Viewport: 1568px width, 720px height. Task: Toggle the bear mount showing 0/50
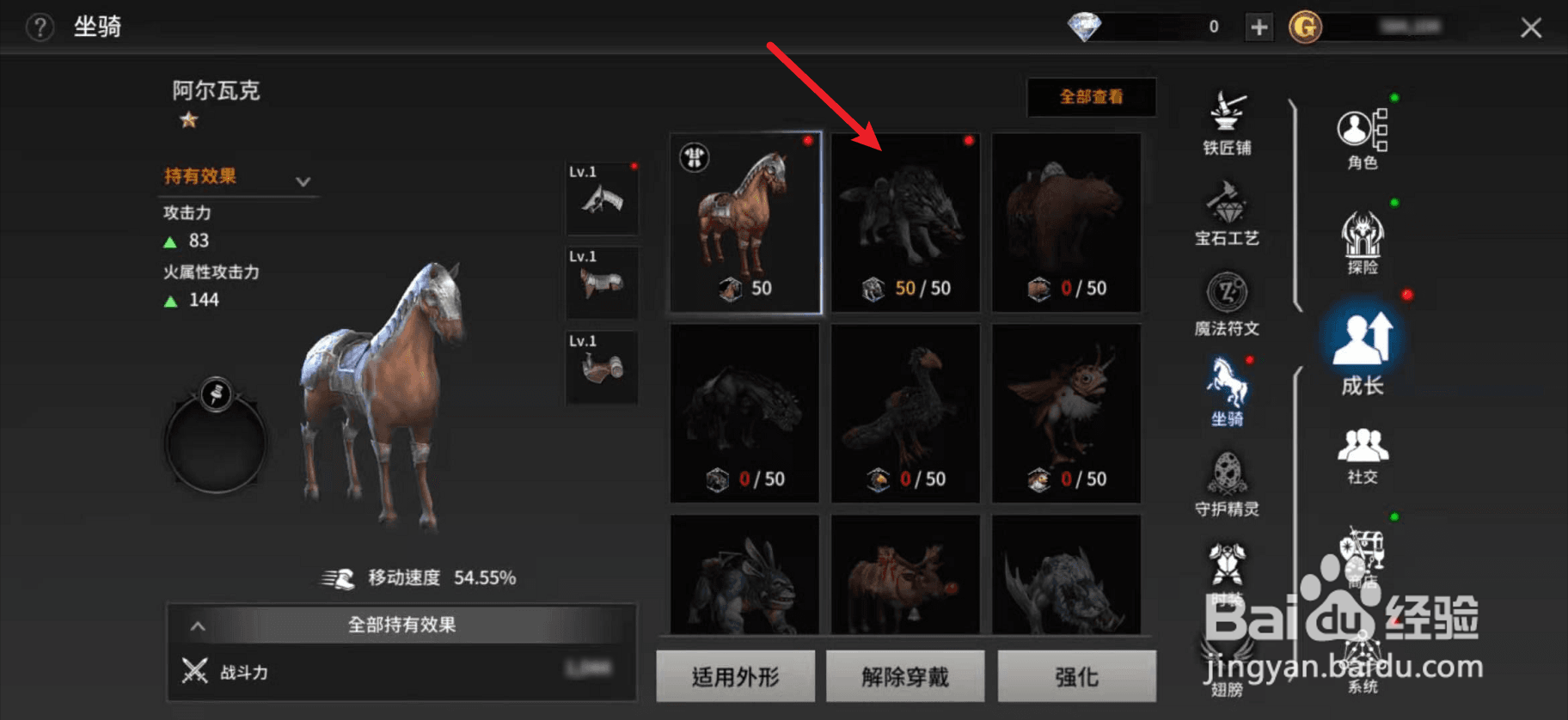[x=1066, y=222]
